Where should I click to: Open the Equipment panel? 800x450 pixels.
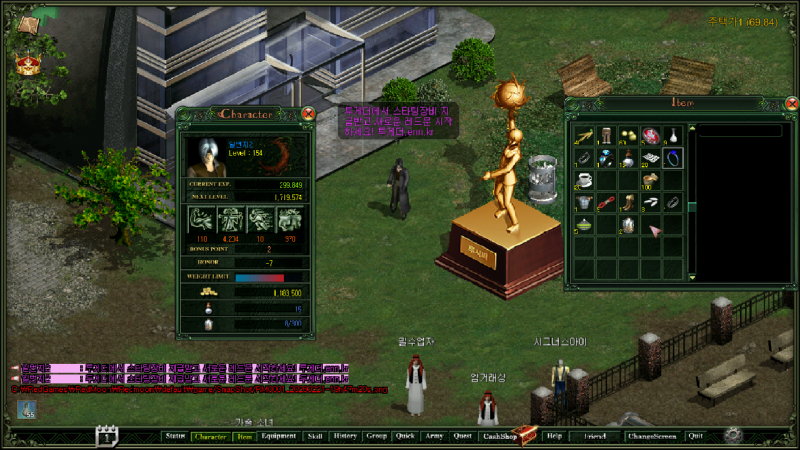click(279, 436)
